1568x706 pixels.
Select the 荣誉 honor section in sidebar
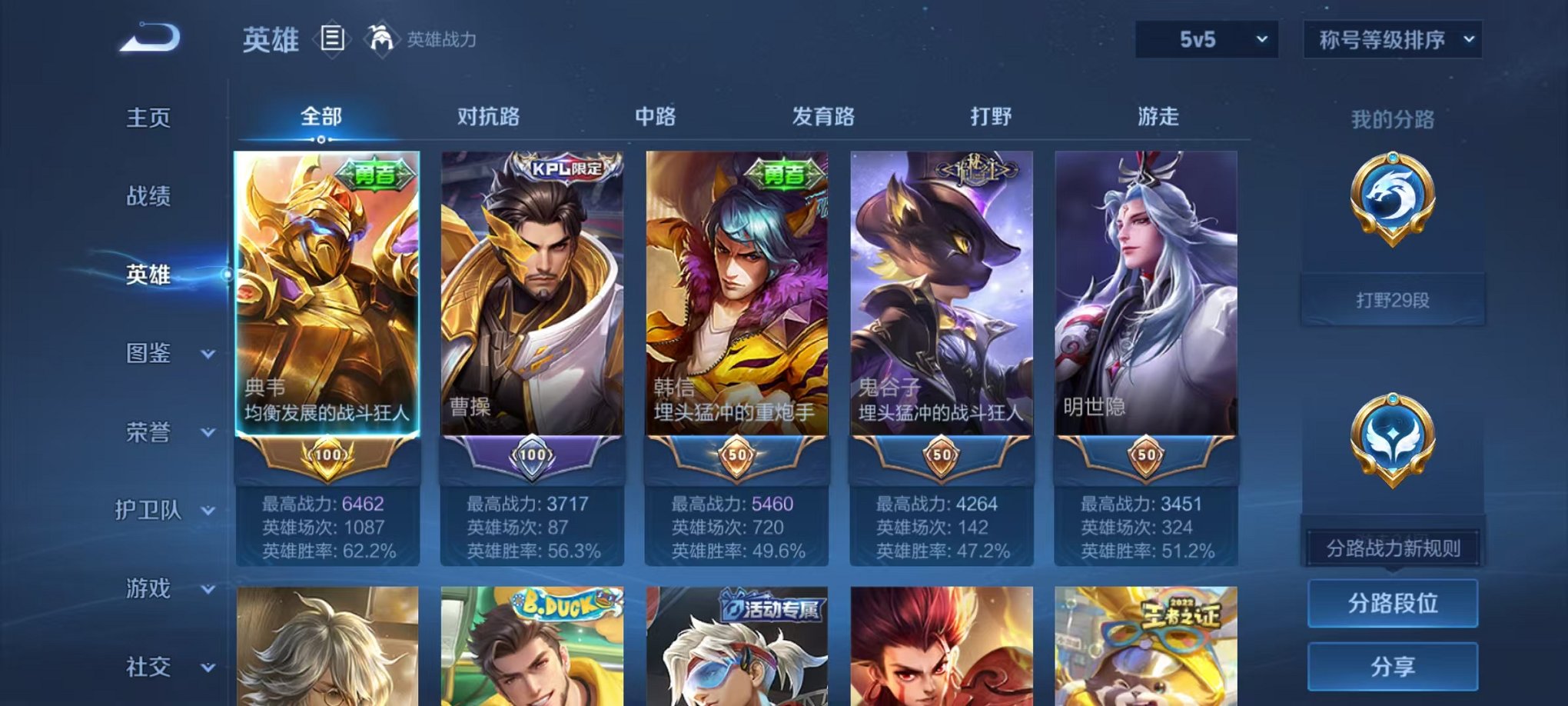[148, 433]
